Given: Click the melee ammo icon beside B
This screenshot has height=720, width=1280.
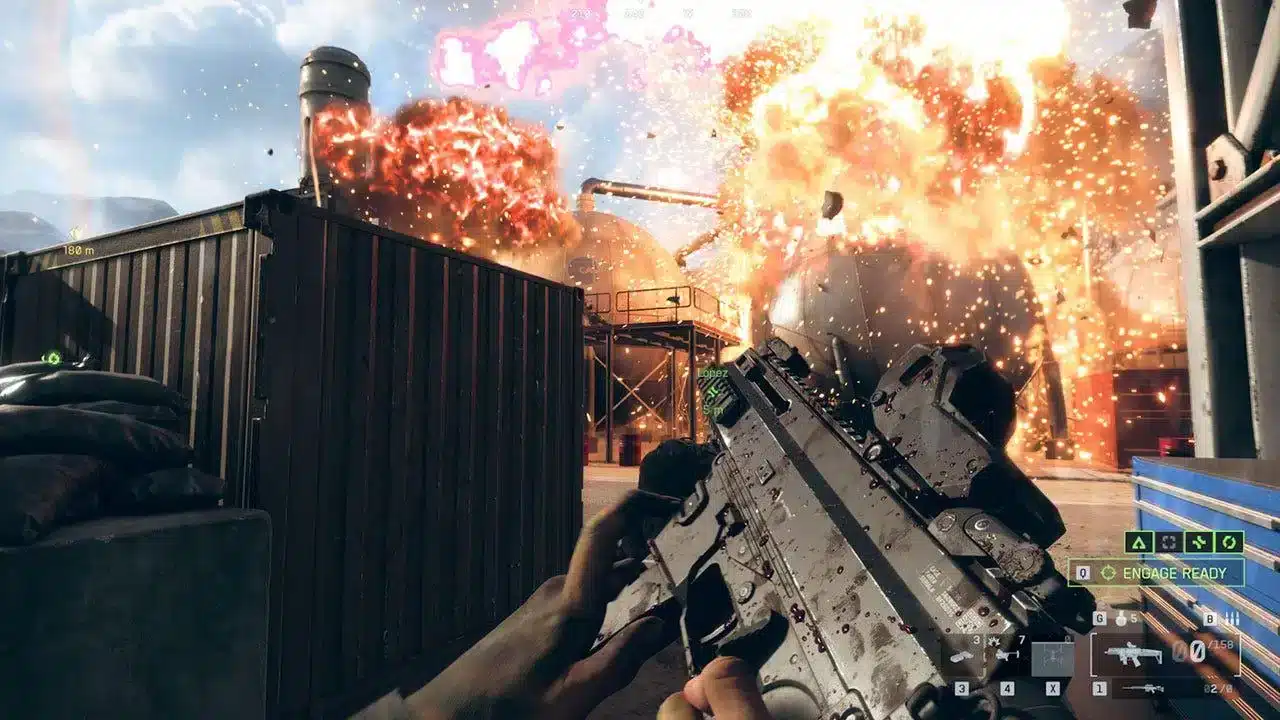Looking at the screenshot, I should [x=1233, y=619].
